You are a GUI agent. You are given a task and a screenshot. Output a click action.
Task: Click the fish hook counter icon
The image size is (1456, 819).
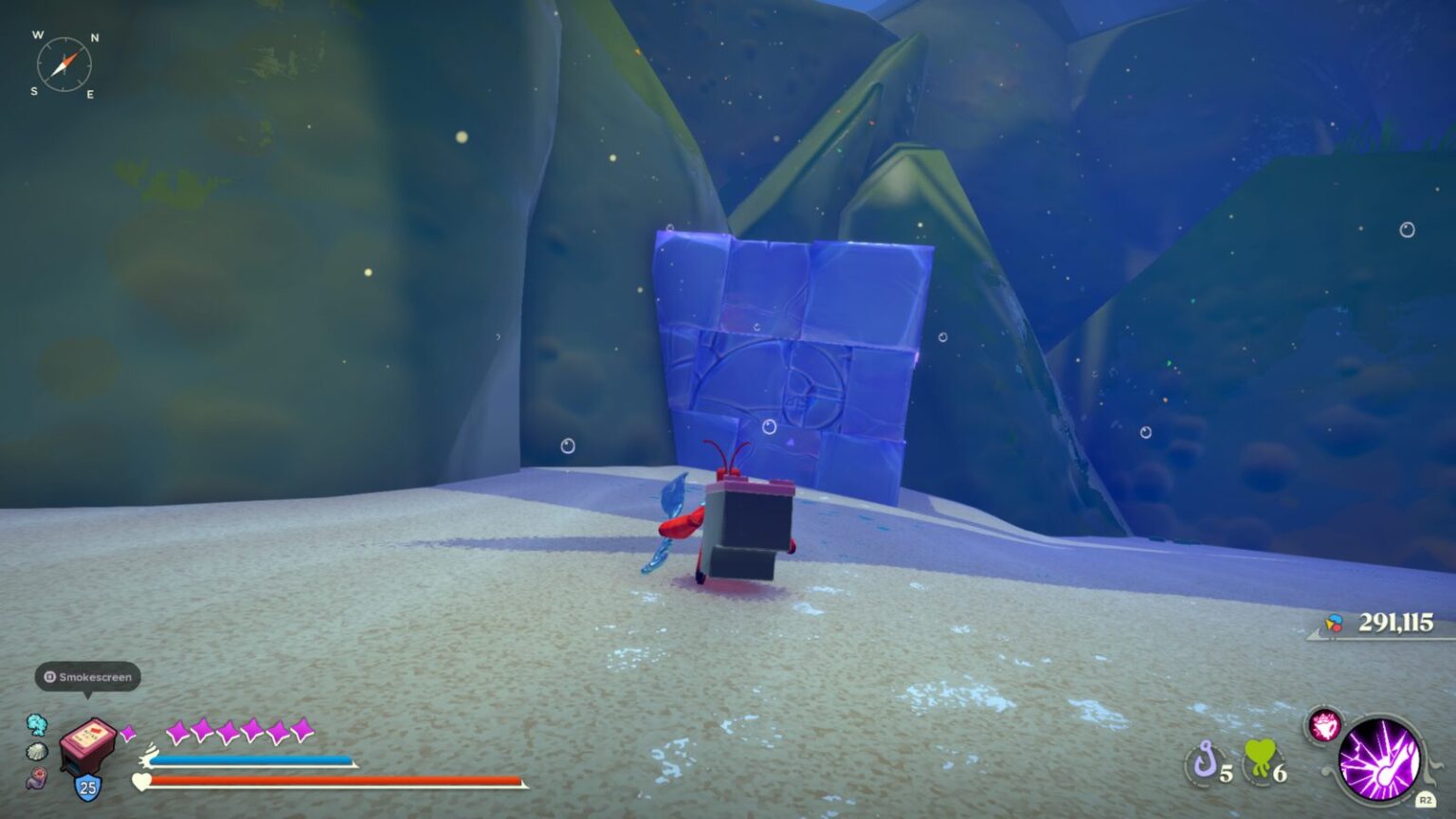coord(1207,760)
